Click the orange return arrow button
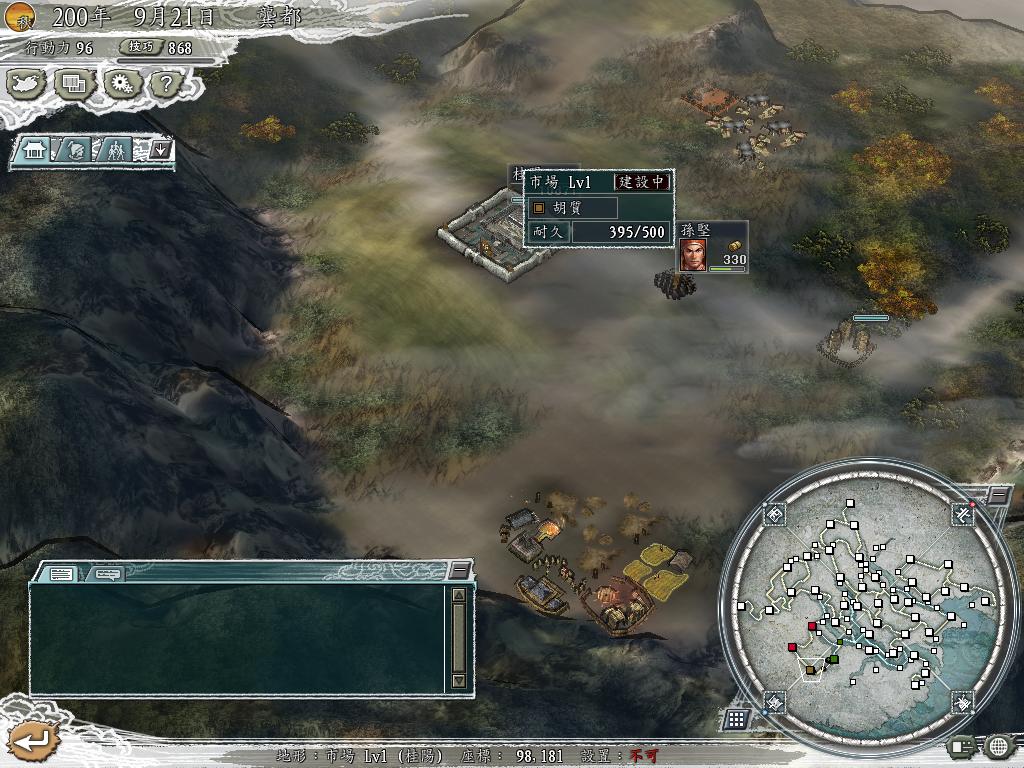 32,741
